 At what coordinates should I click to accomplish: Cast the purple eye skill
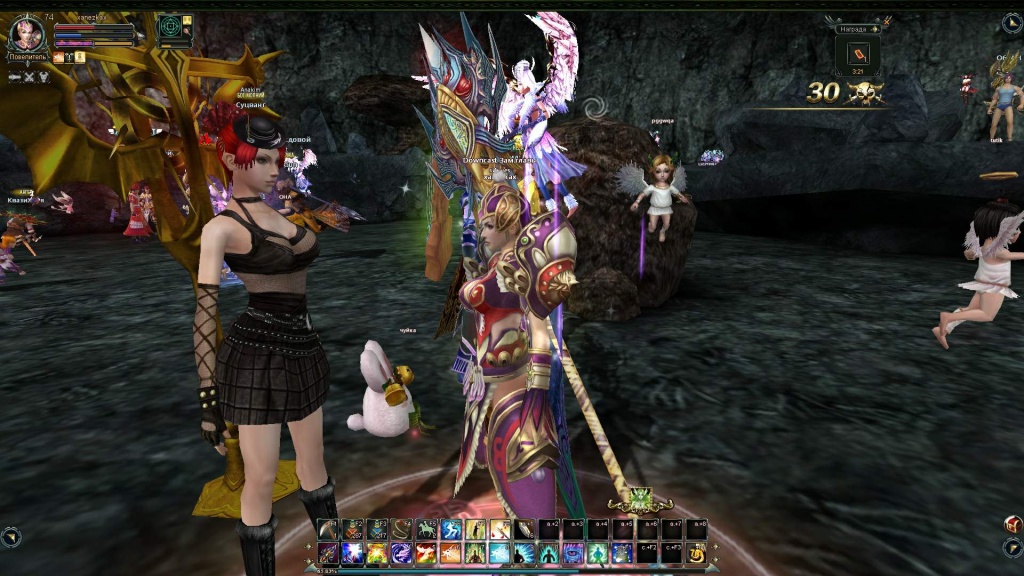click(573, 553)
